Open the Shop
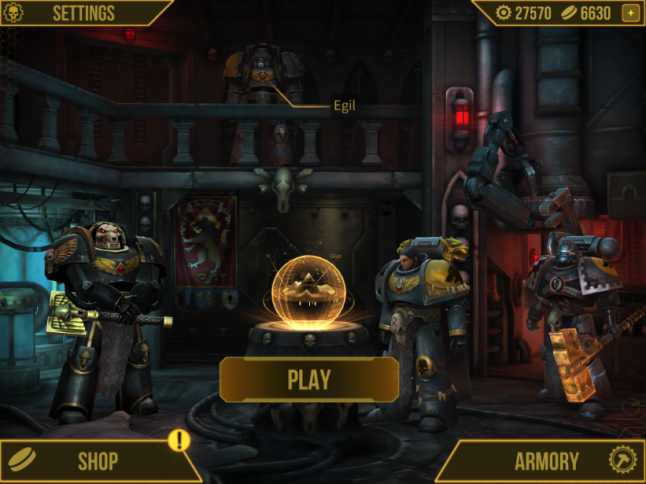The height and width of the screenshot is (484, 646). click(x=97, y=461)
